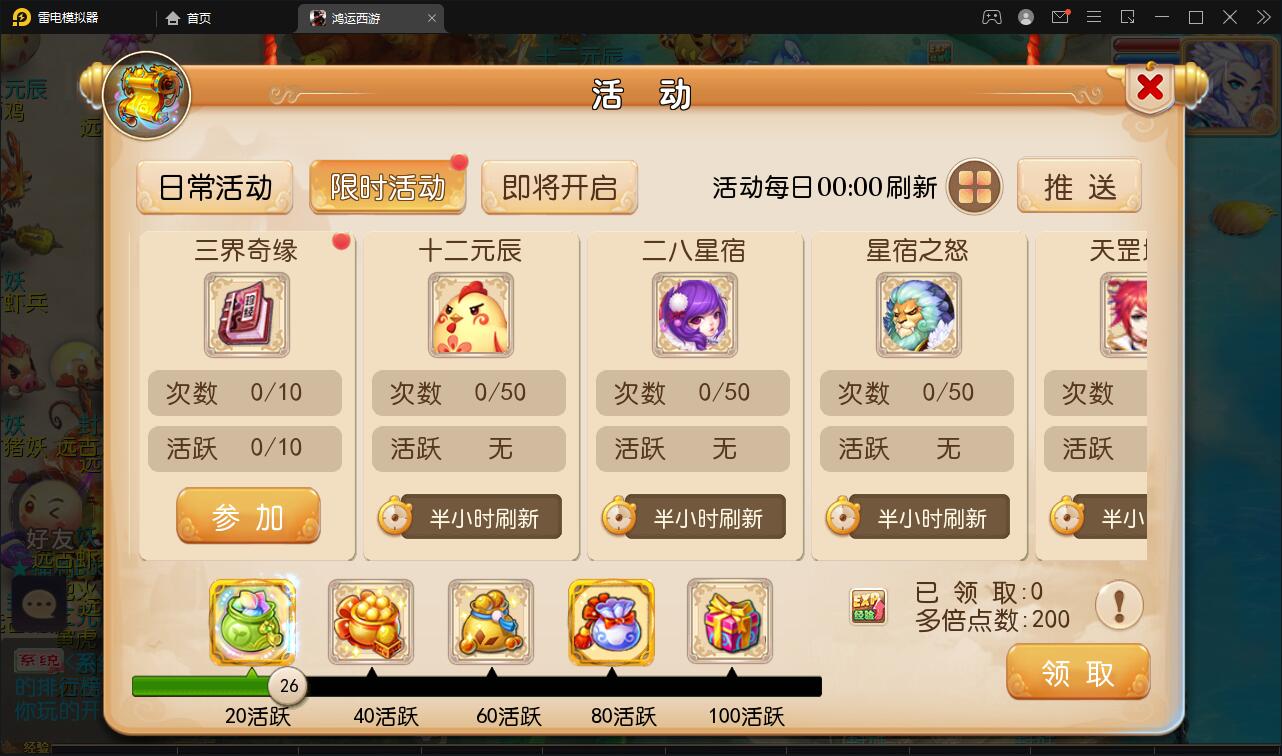Click the mail icon in the emulator titlebar
The height and width of the screenshot is (756, 1282).
(1062, 17)
